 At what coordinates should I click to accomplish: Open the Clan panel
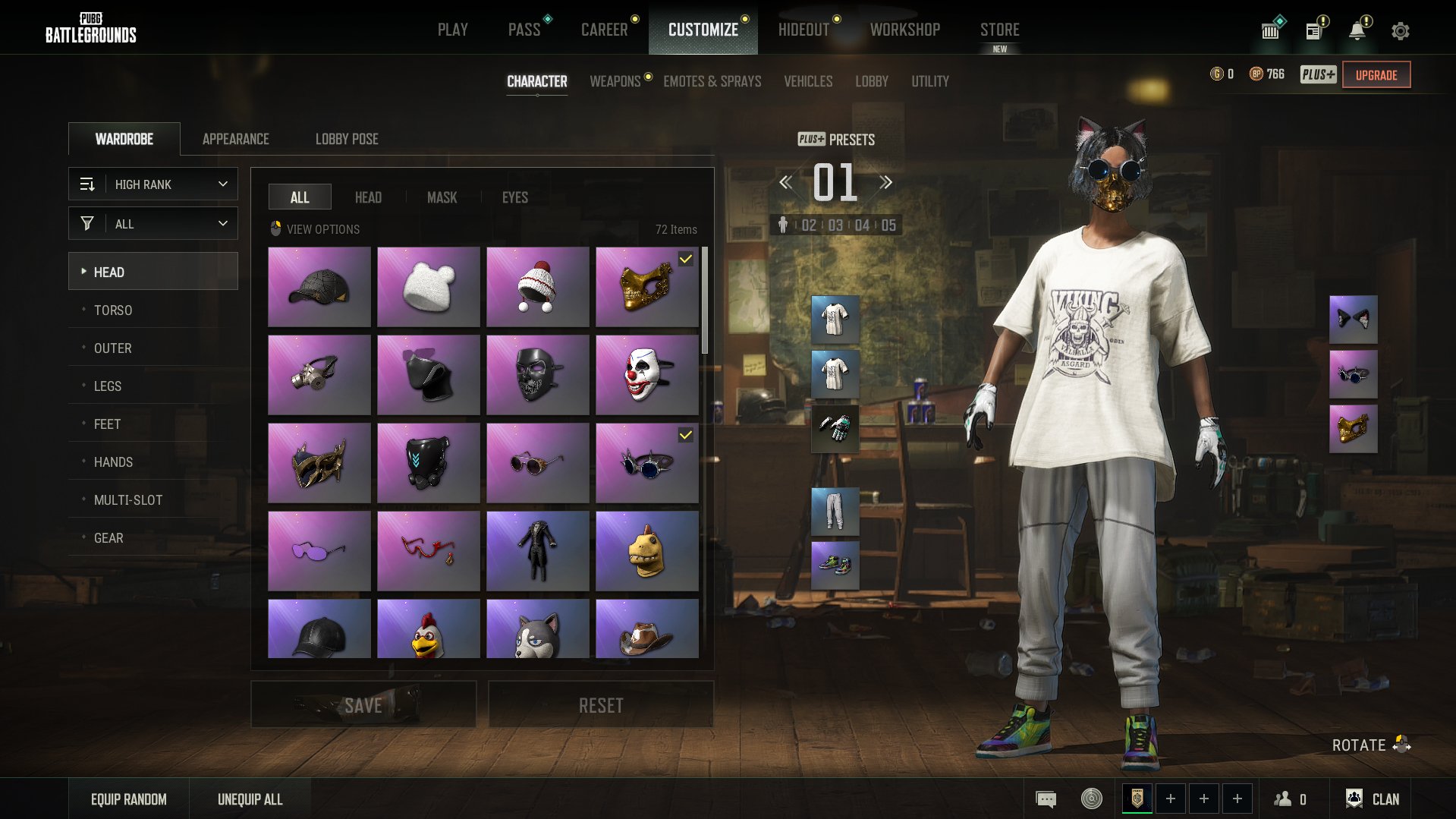point(1373,799)
